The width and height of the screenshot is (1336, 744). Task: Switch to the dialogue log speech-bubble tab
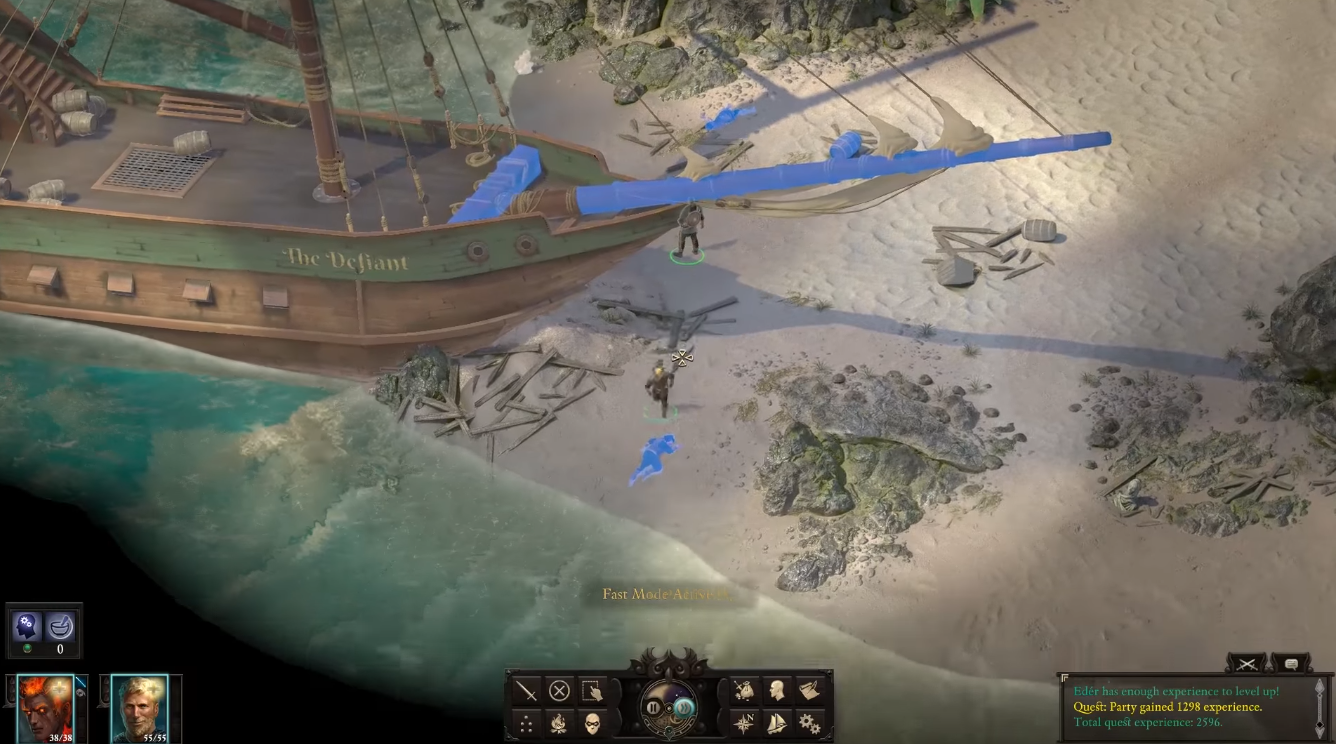click(1291, 663)
